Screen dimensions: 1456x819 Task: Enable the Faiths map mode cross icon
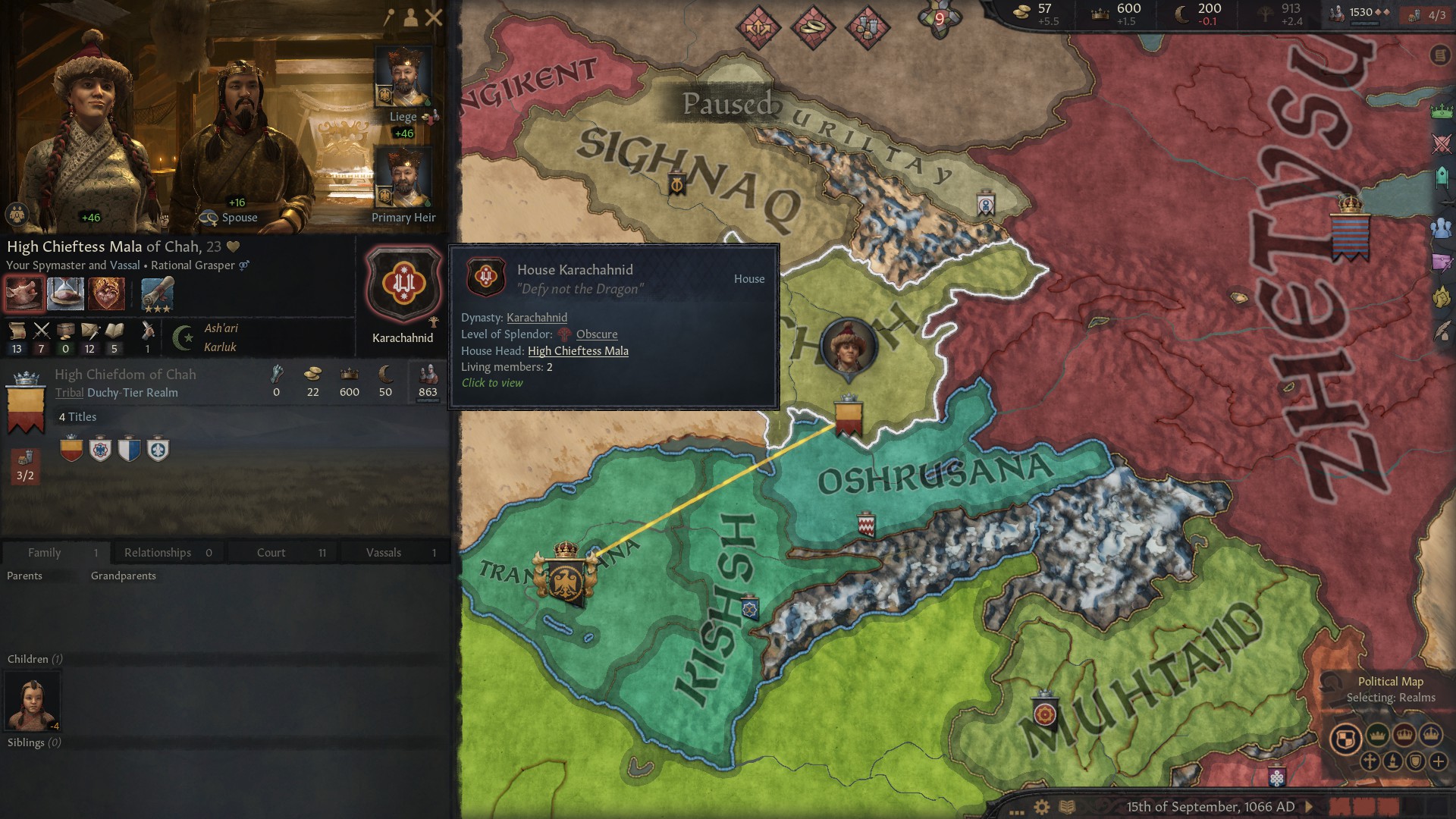1370,761
